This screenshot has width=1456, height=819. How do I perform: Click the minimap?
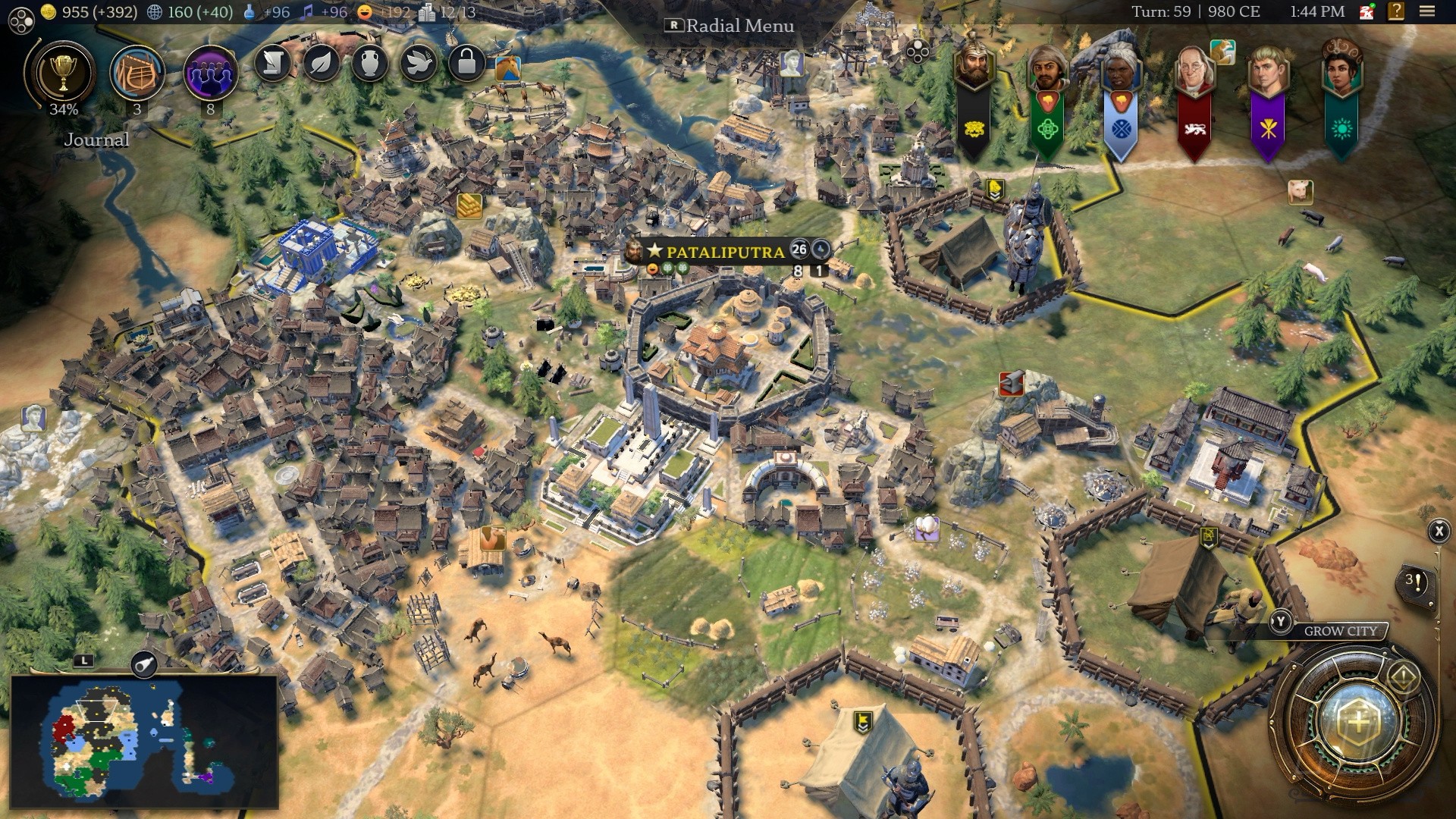(x=144, y=742)
